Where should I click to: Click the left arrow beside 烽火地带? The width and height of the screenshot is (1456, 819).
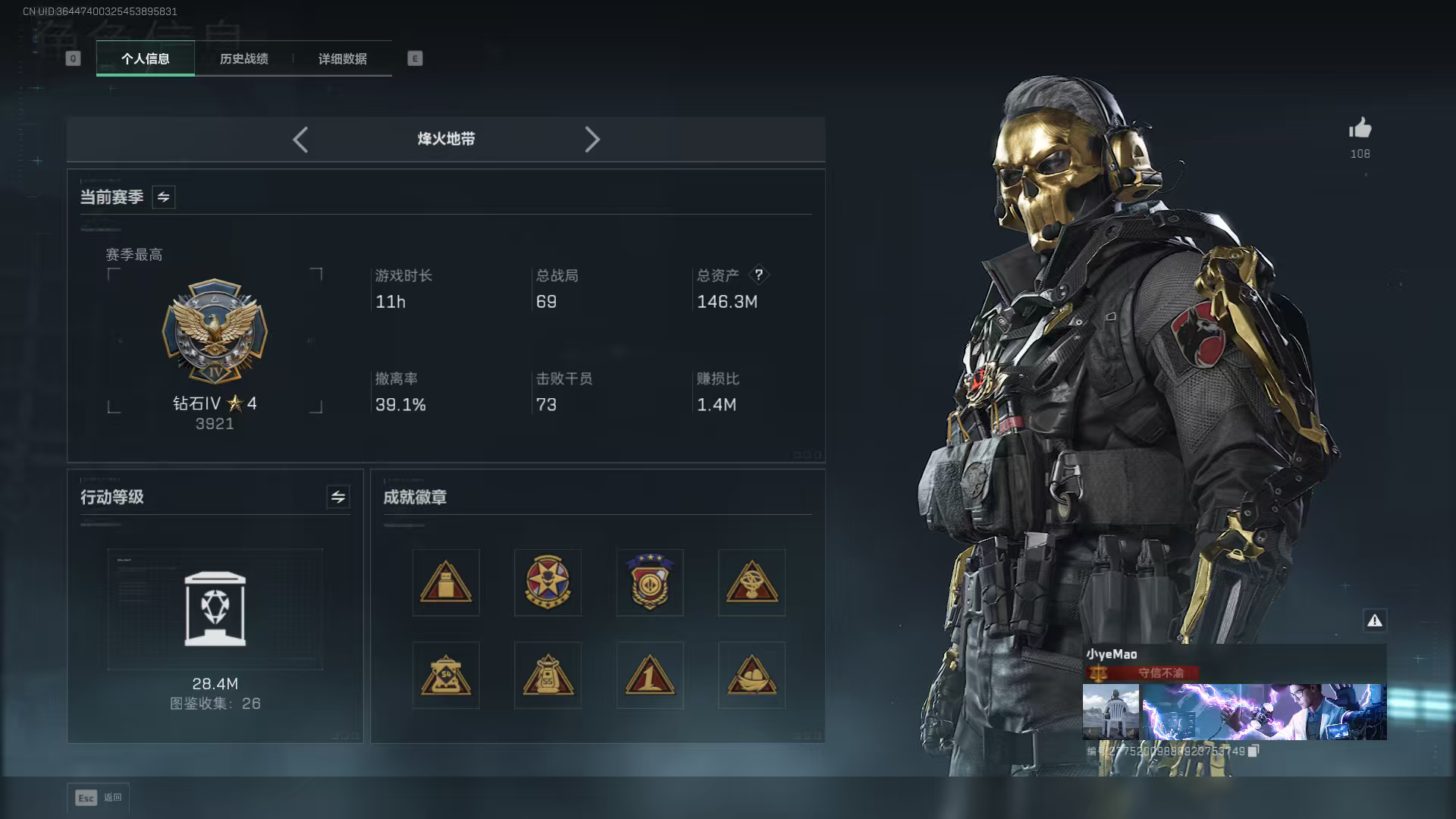(300, 140)
